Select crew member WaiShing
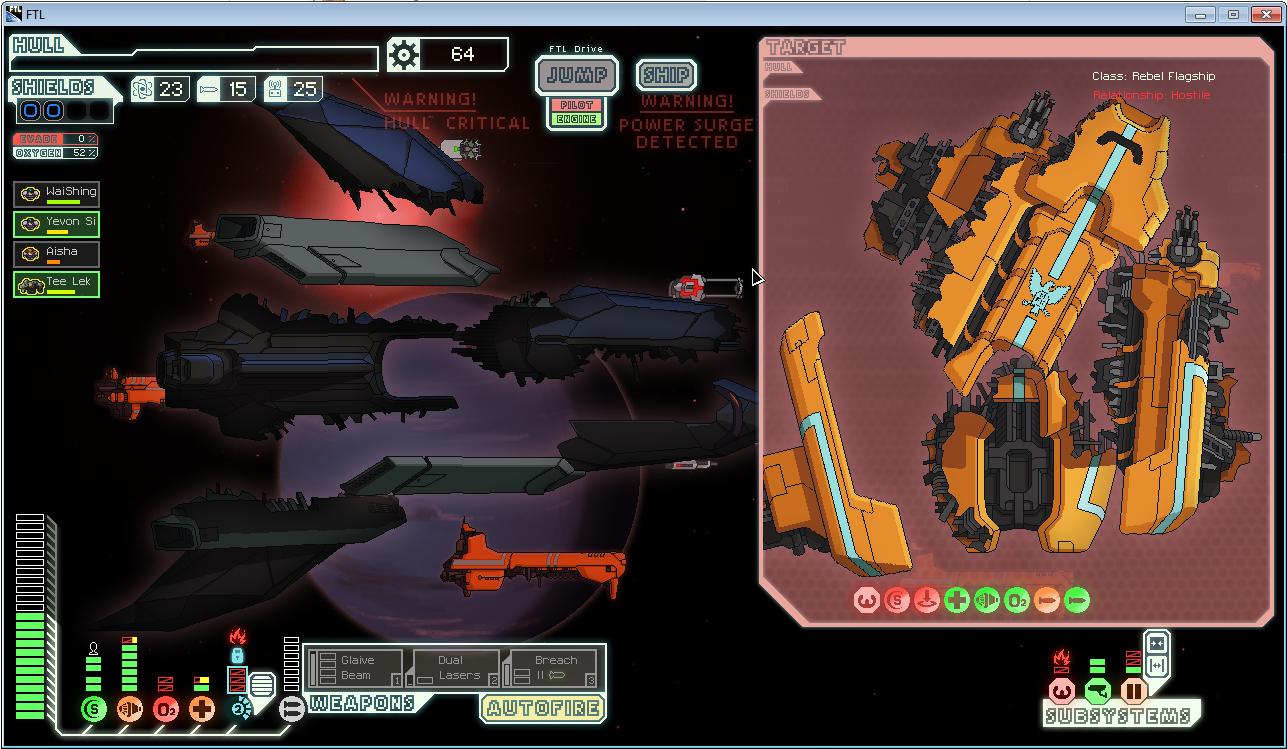The width and height of the screenshot is (1287, 749). point(57,193)
